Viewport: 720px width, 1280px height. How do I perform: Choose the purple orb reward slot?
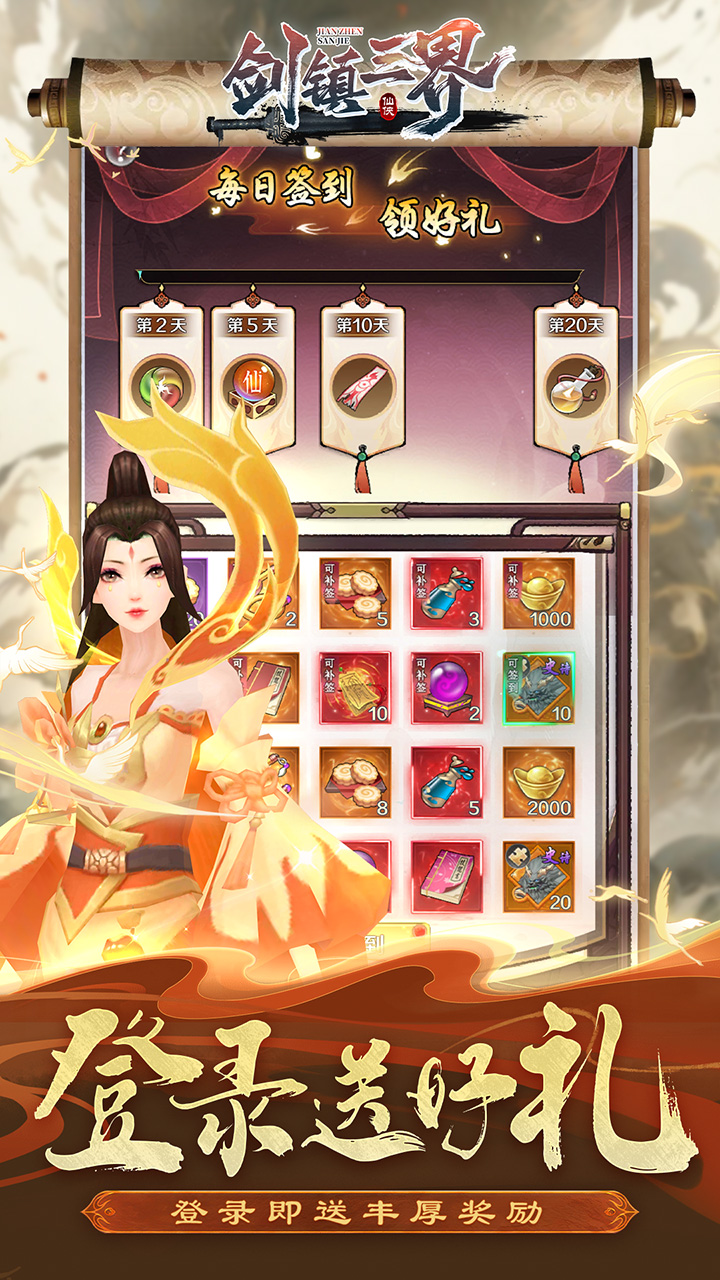click(446, 688)
